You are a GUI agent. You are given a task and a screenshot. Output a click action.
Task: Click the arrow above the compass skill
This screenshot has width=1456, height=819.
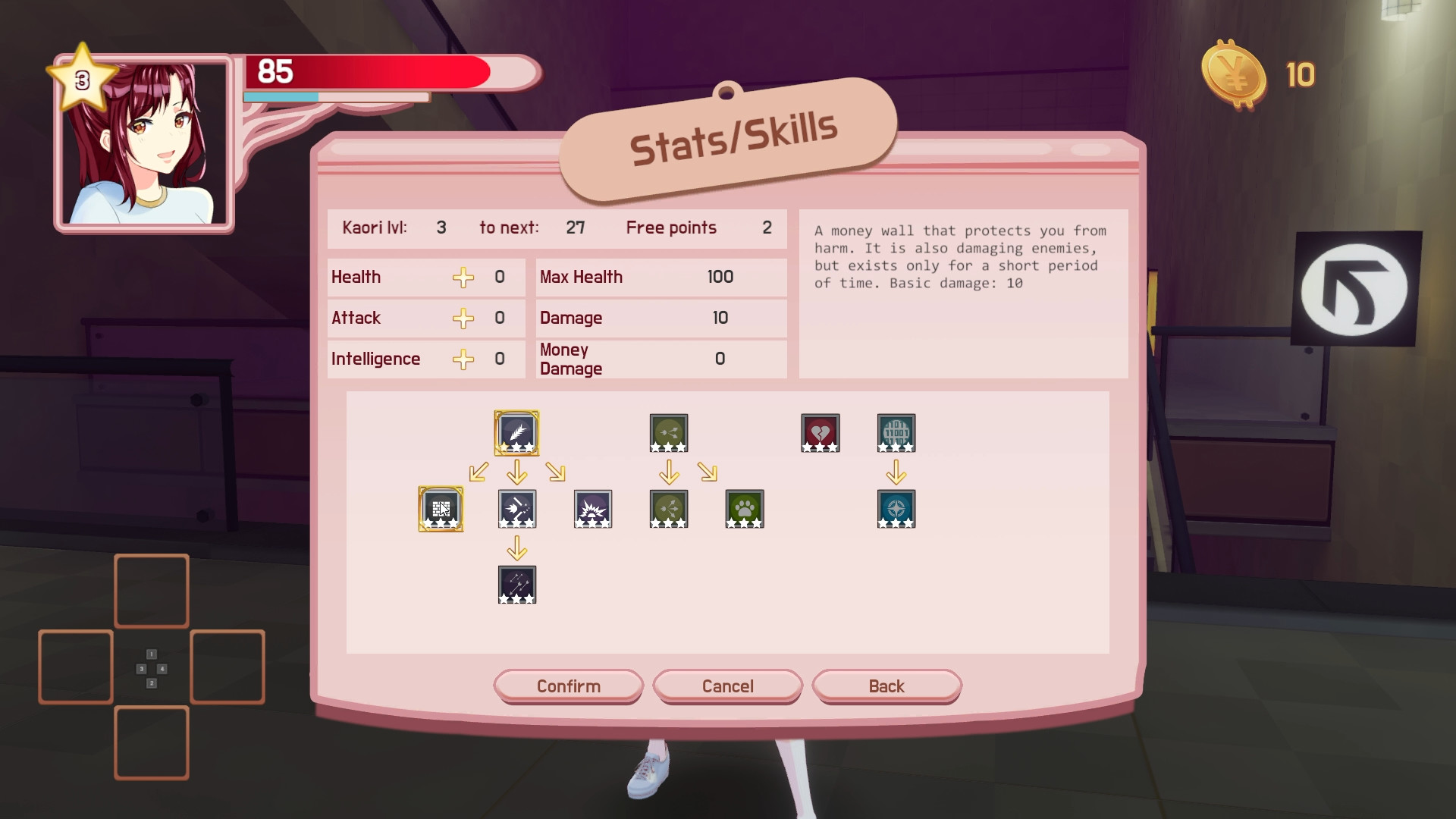[896, 472]
